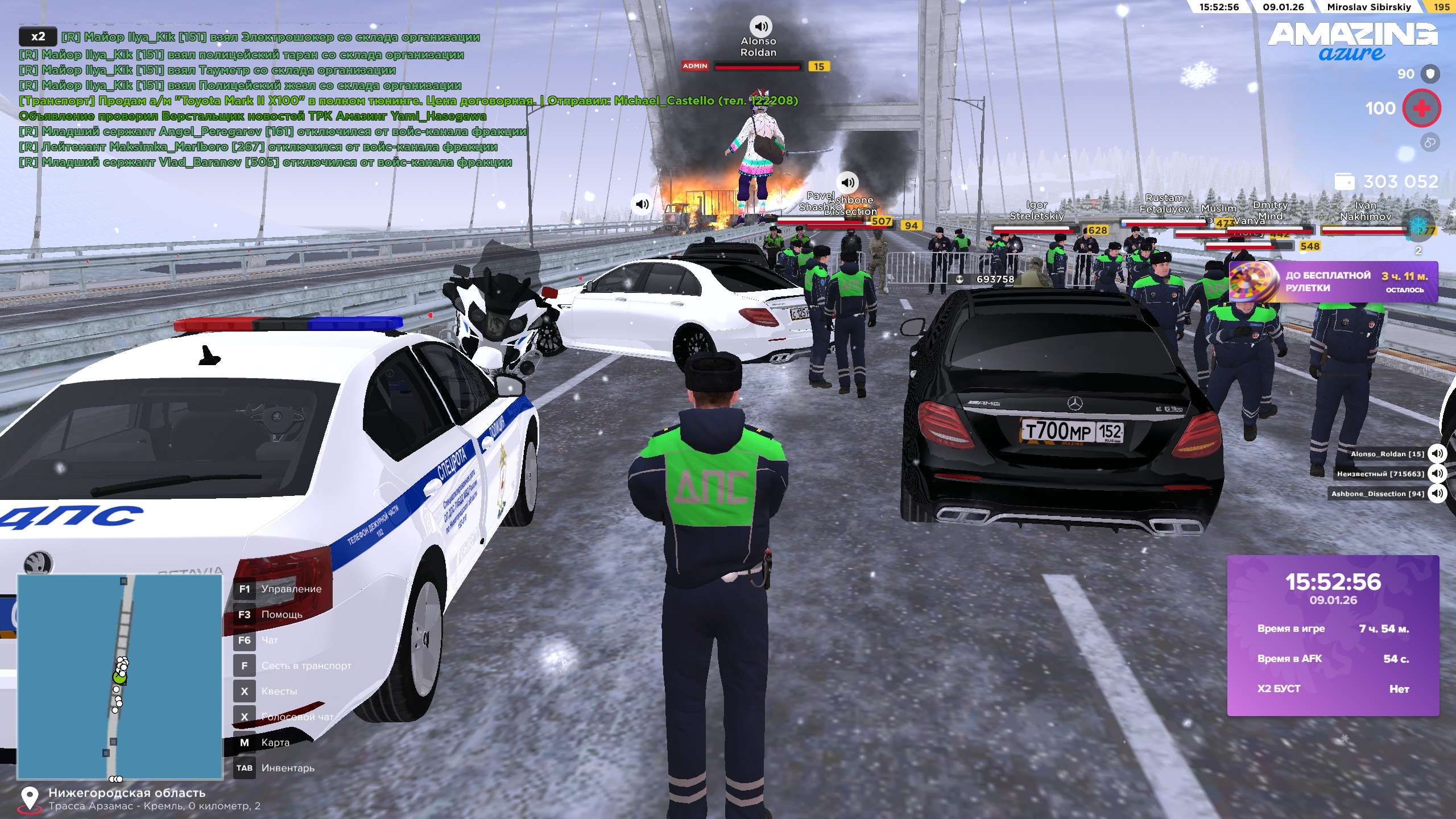Click the location pin icon
The width and height of the screenshot is (1456, 819).
click(x=30, y=797)
